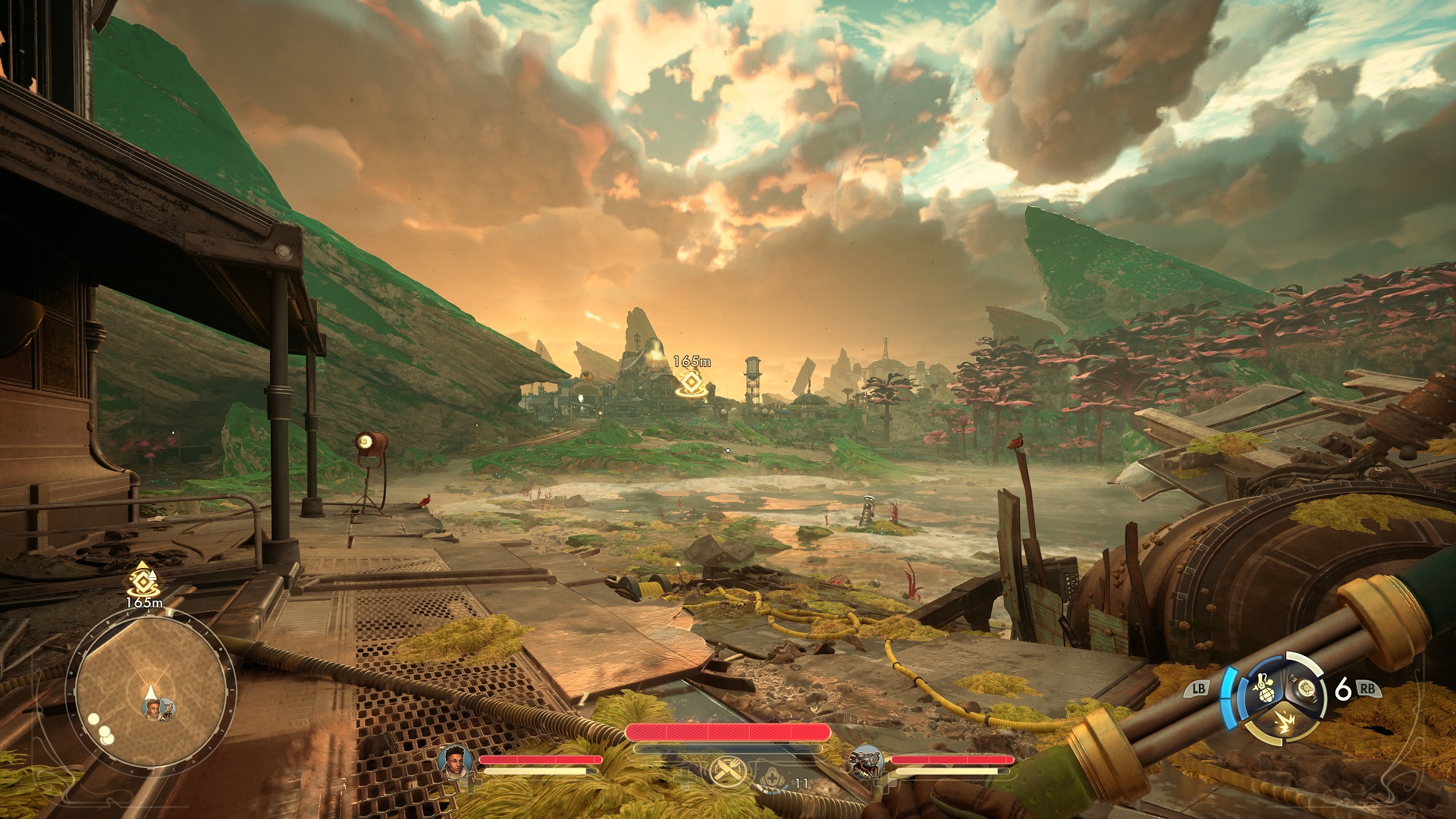
Task: Select the robot companion portrait
Action: 866,762
